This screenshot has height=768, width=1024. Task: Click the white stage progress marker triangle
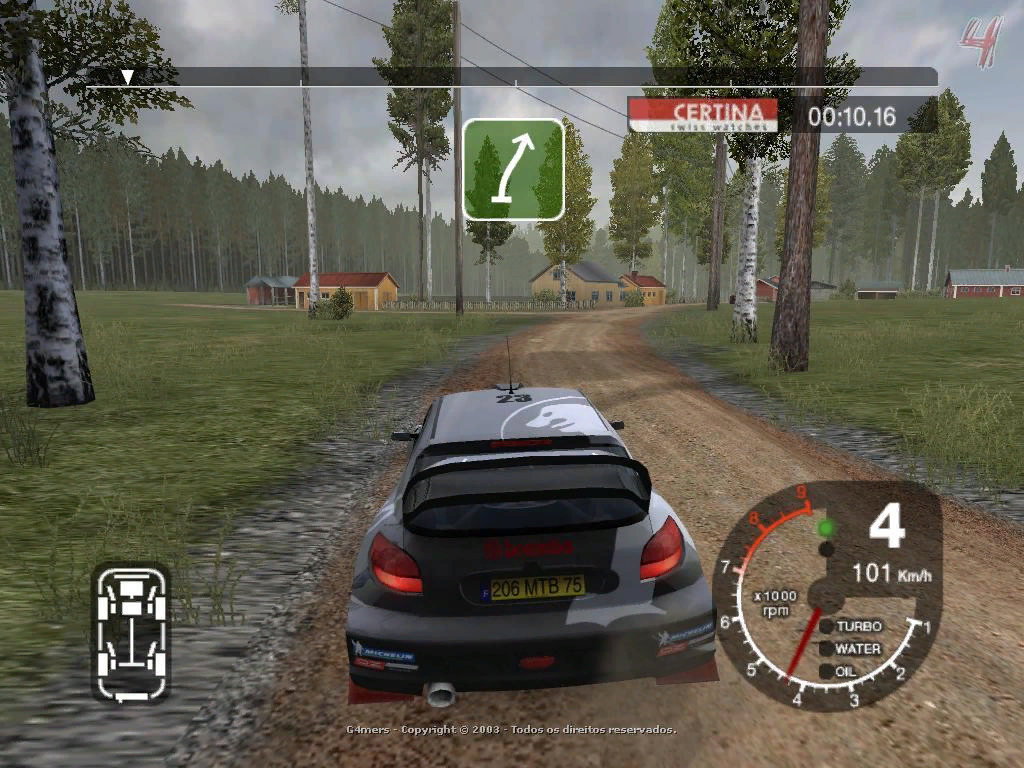pos(127,77)
